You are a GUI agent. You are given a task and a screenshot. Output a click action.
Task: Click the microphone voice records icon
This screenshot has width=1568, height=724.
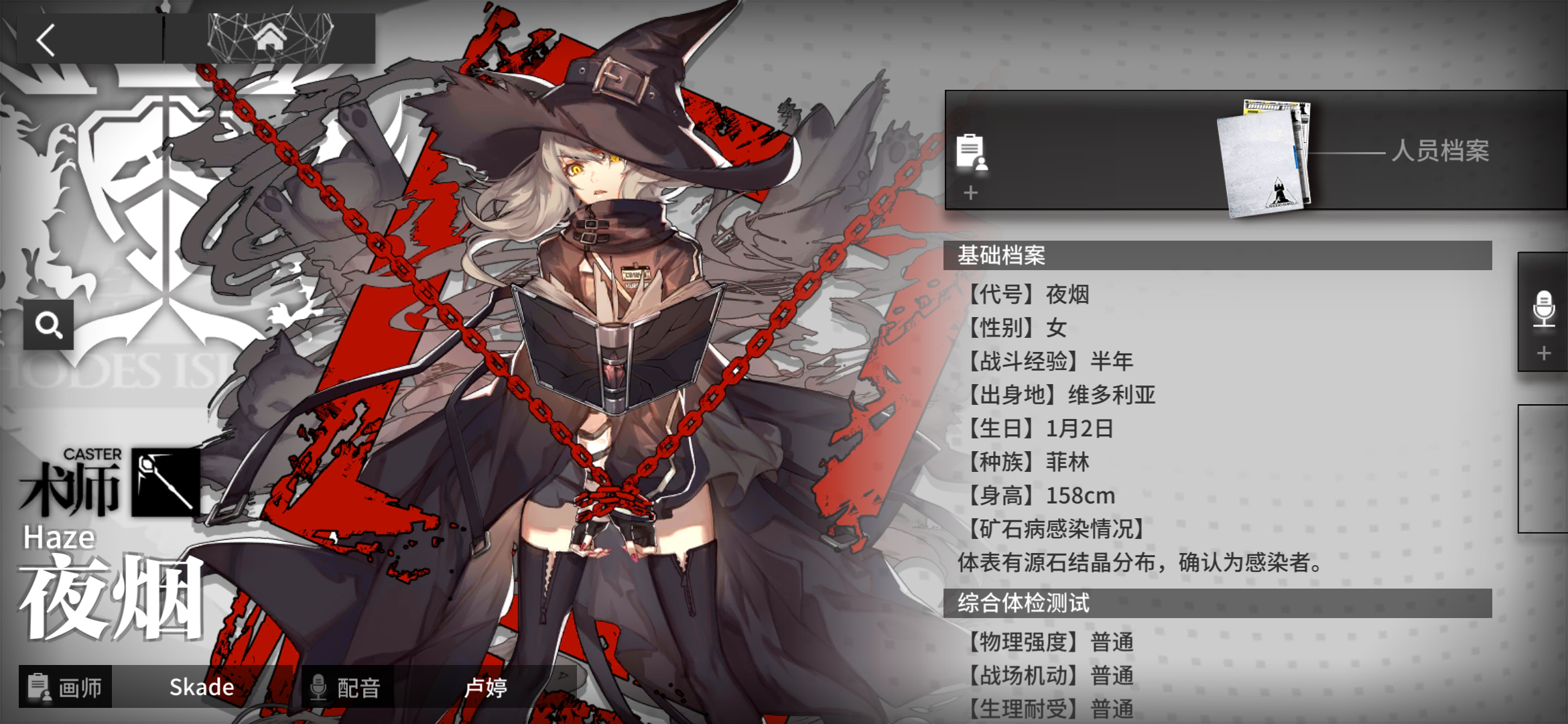[x=1544, y=310]
